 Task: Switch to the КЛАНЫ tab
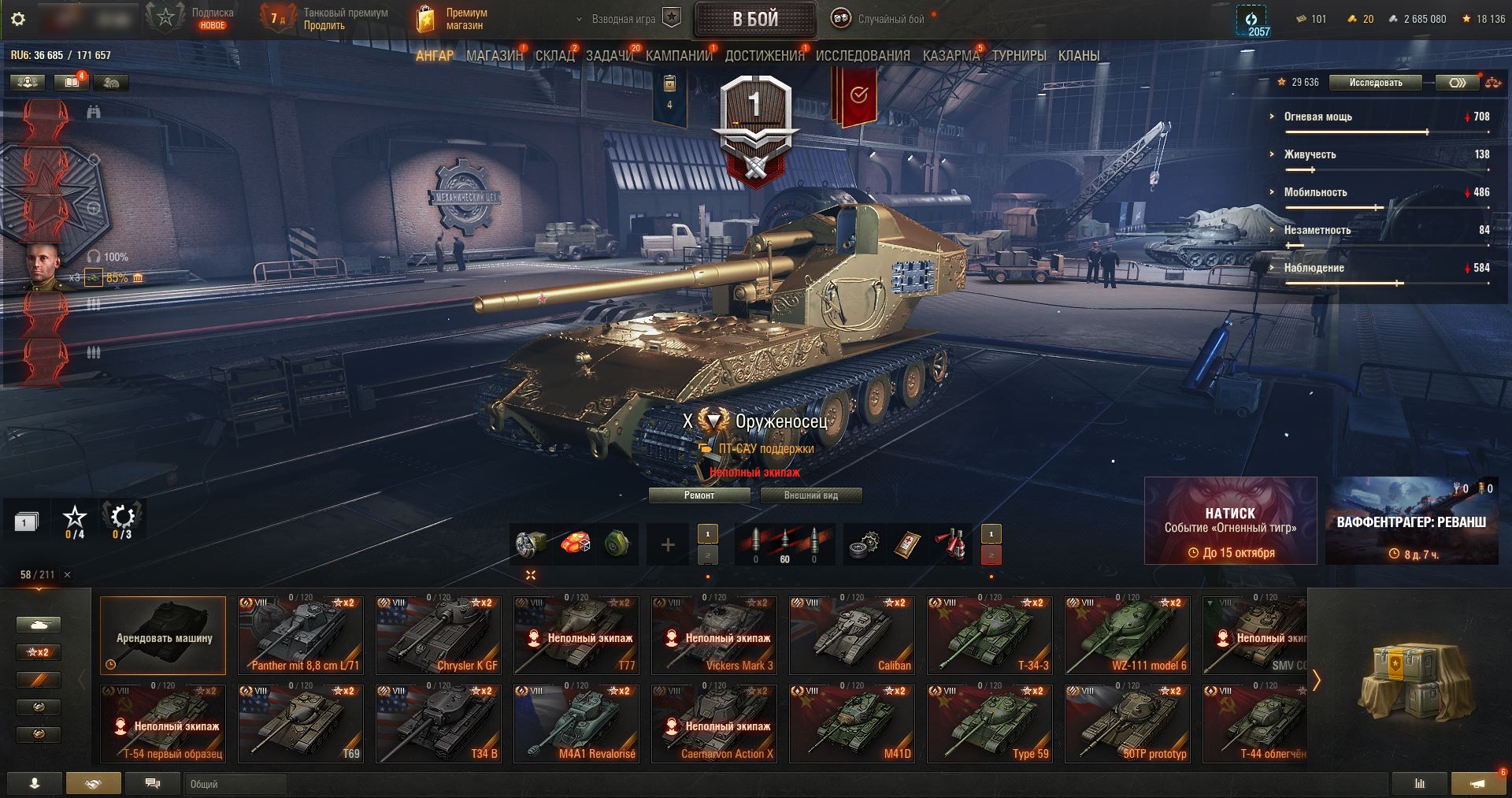tap(1078, 56)
